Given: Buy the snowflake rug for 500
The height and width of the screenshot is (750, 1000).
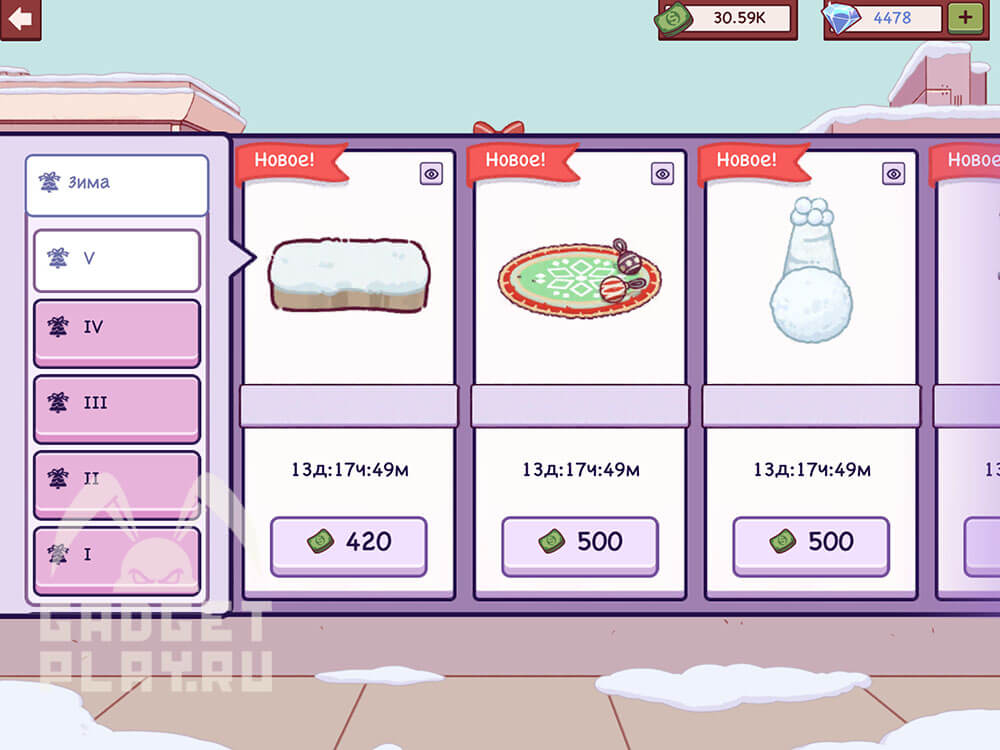Looking at the screenshot, I should pyautogui.click(x=580, y=545).
